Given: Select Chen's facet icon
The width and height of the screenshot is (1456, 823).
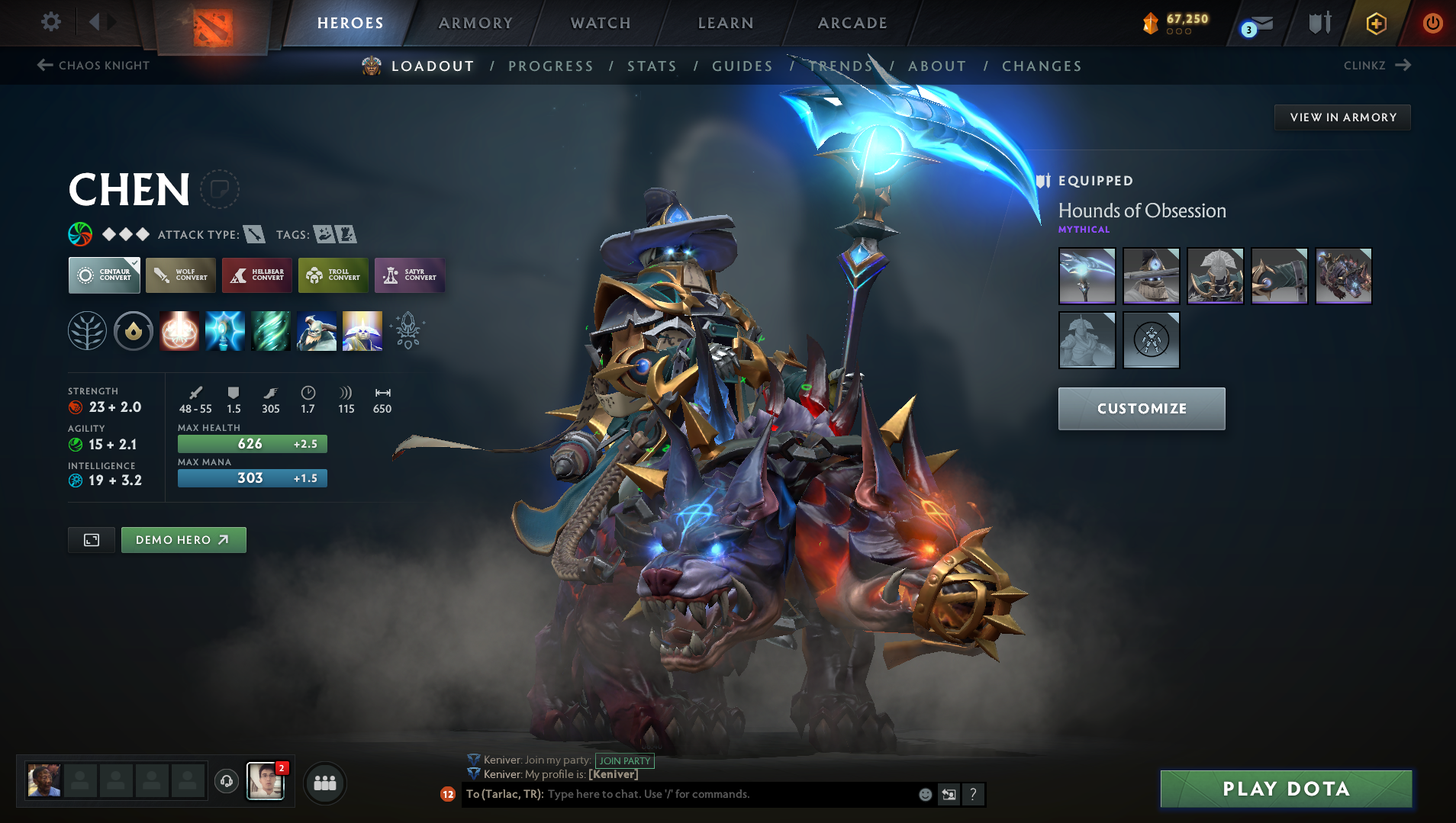Looking at the screenshot, I should (x=134, y=331).
